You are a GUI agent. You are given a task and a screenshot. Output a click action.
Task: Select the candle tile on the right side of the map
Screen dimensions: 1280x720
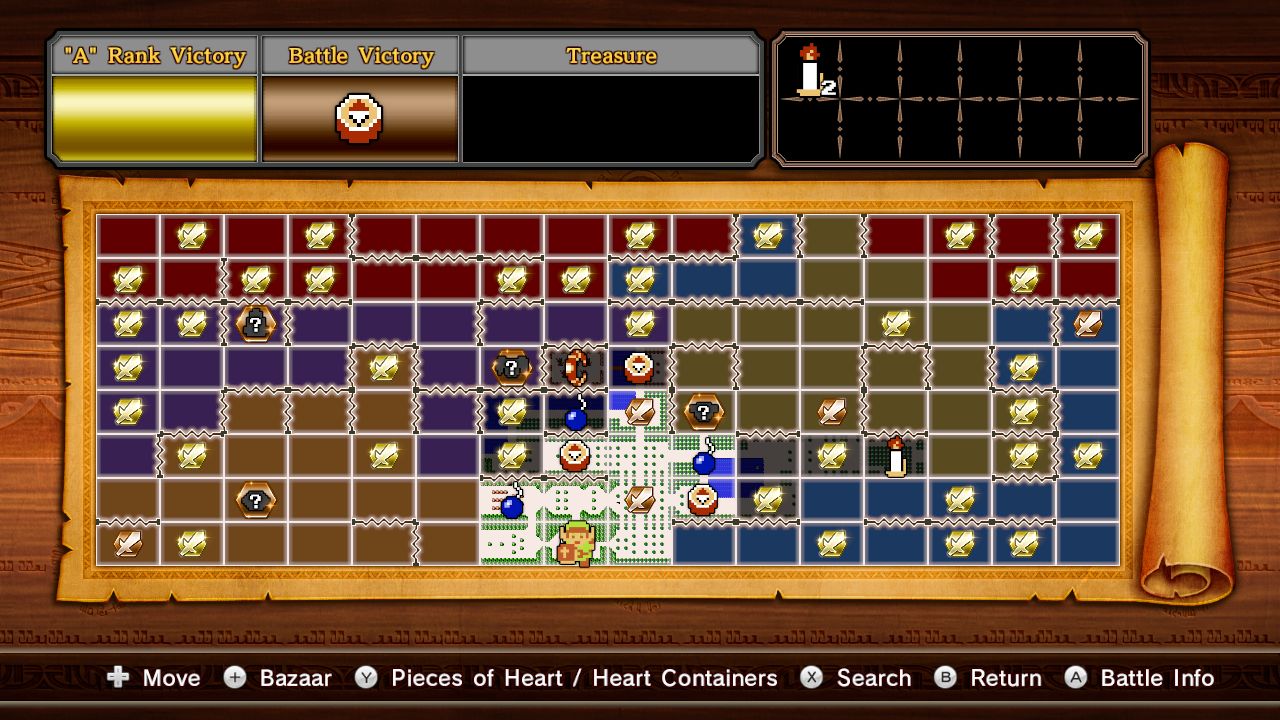click(x=893, y=457)
